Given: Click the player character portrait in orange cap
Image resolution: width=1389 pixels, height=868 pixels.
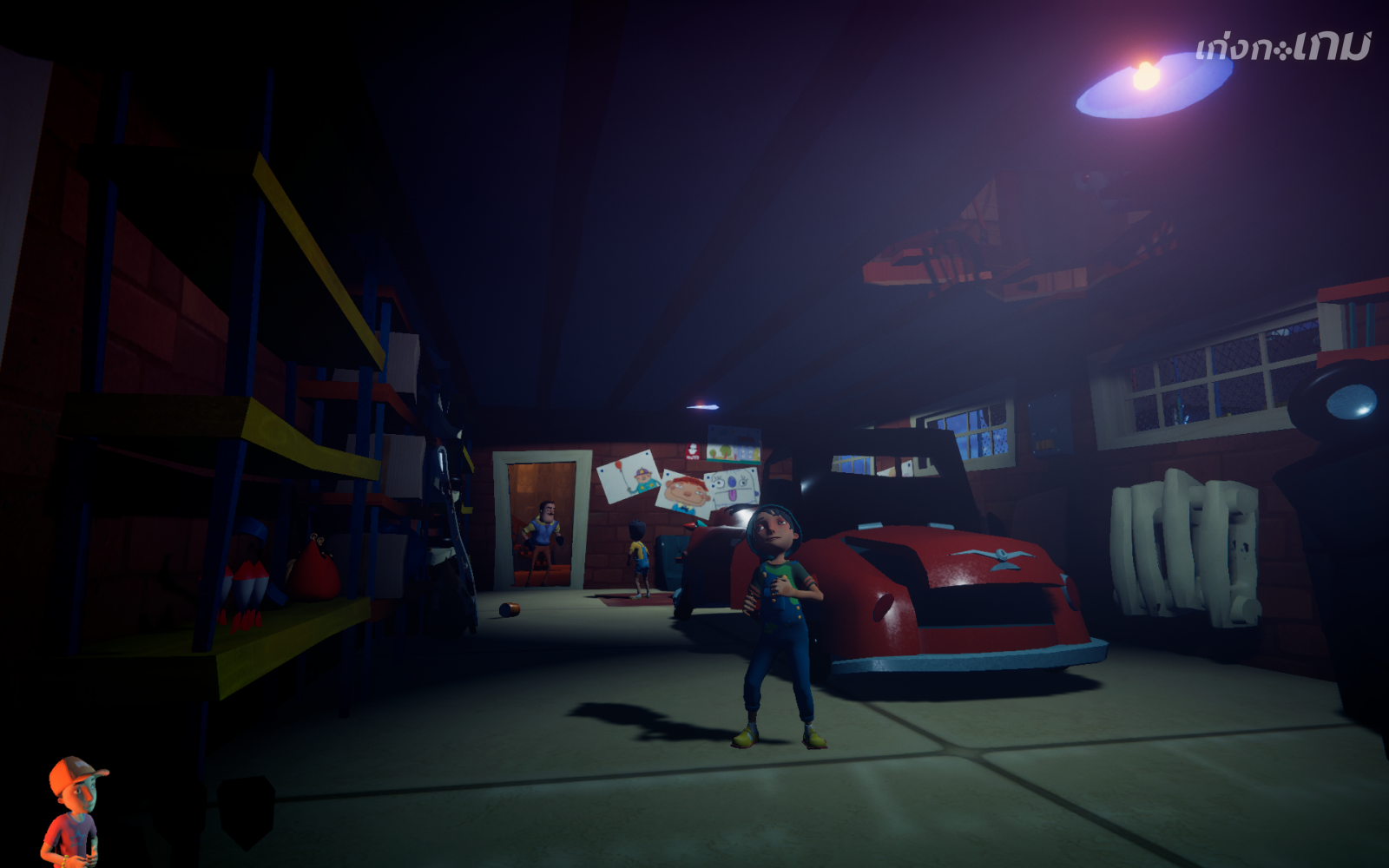Looking at the screenshot, I should tap(73, 811).
